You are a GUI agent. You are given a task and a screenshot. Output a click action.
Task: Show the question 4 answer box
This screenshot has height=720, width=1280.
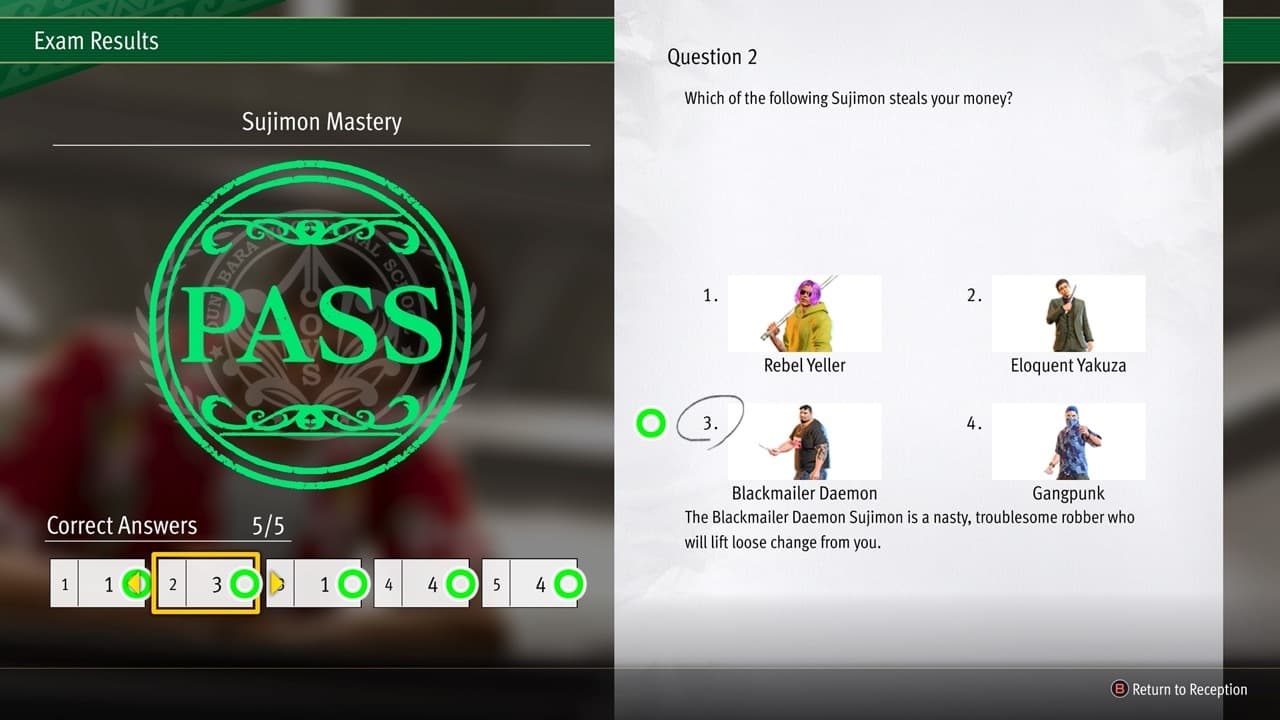click(x=422, y=584)
